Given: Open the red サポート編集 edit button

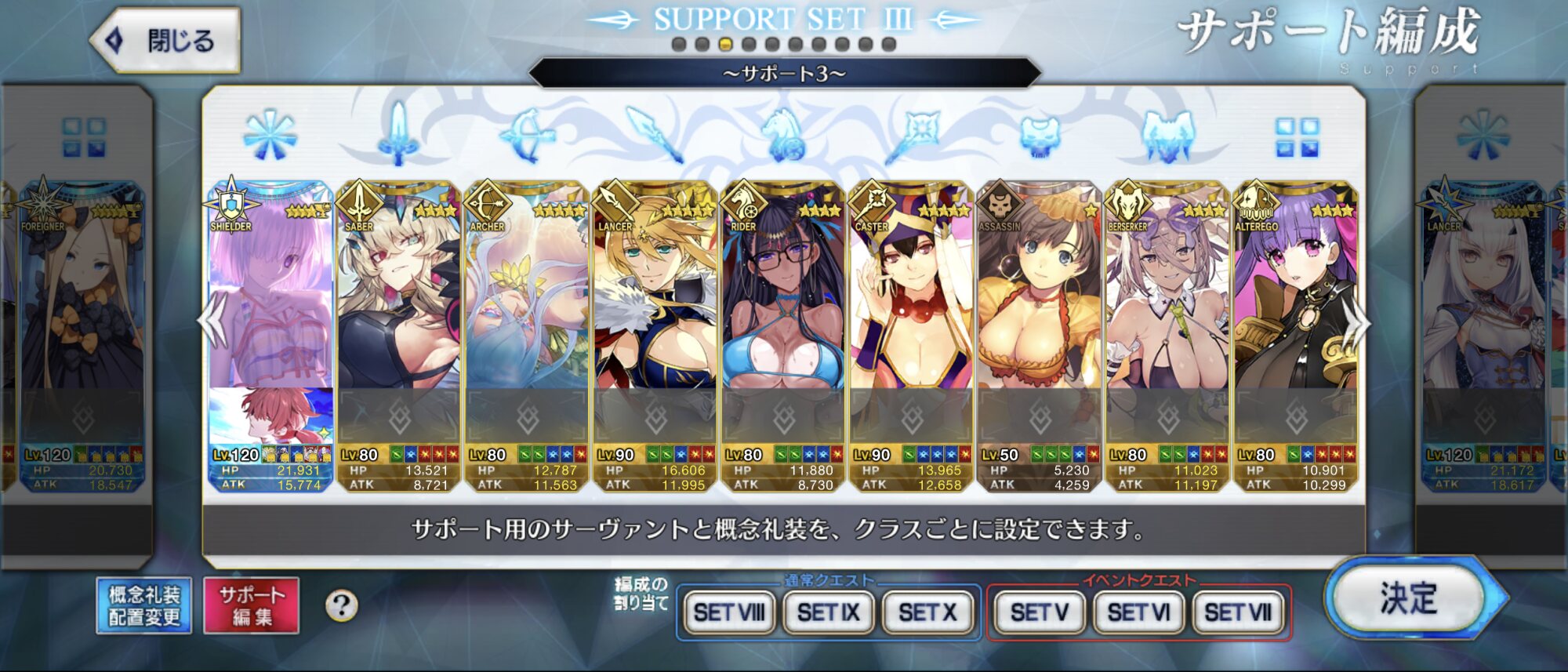Looking at the screenshot, I should (252, 606).
